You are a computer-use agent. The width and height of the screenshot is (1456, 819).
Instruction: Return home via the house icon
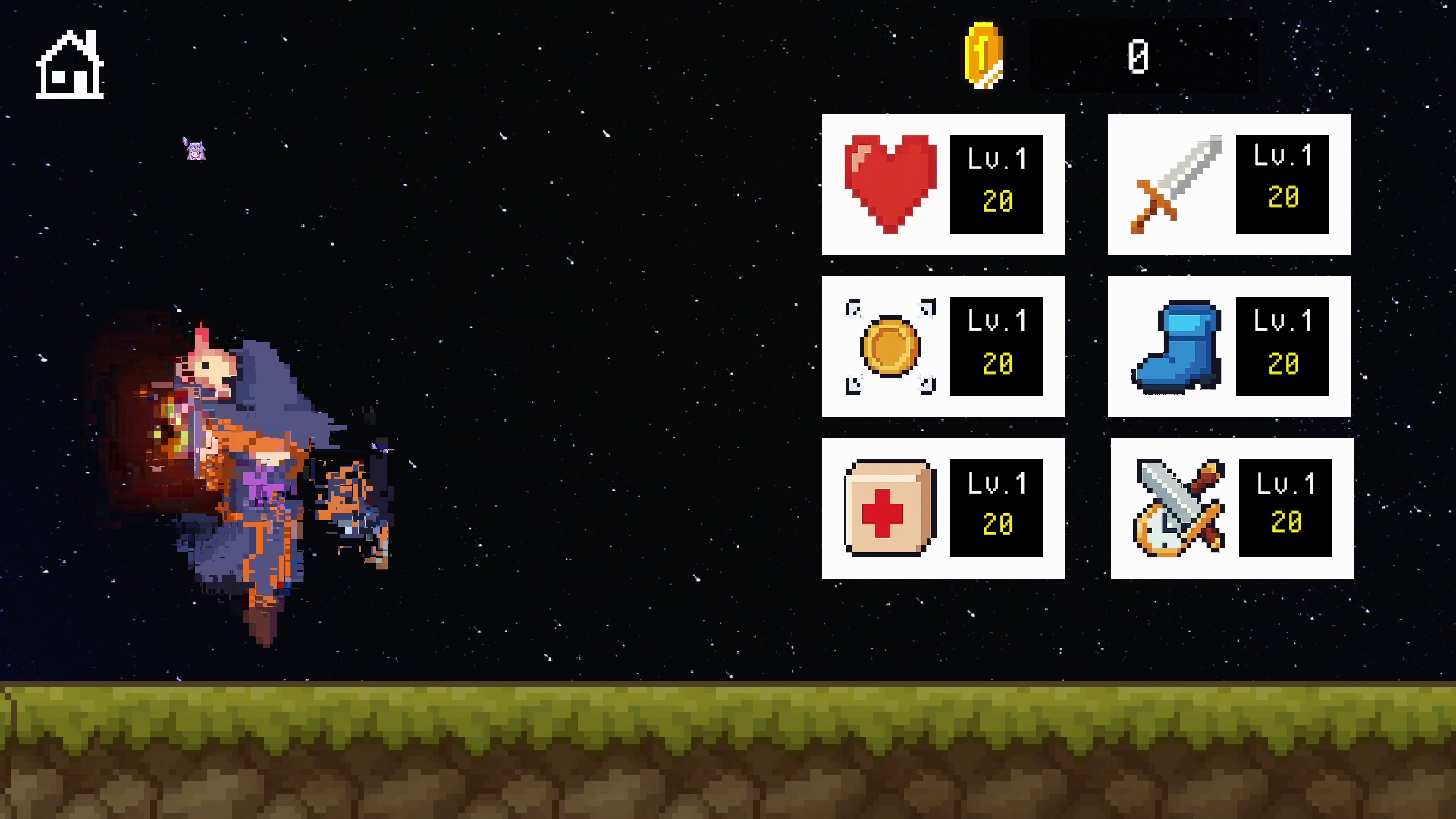70,65
